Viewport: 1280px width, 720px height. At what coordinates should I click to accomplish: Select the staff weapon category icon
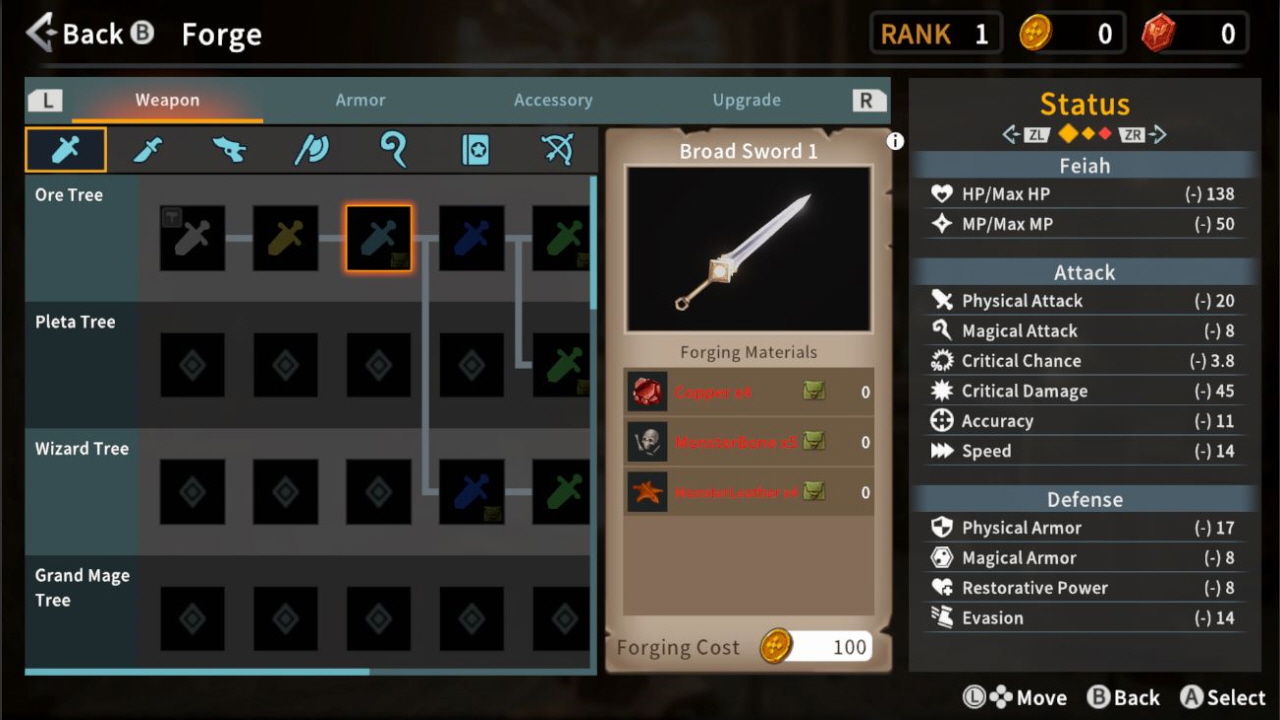tap(393, 148)
